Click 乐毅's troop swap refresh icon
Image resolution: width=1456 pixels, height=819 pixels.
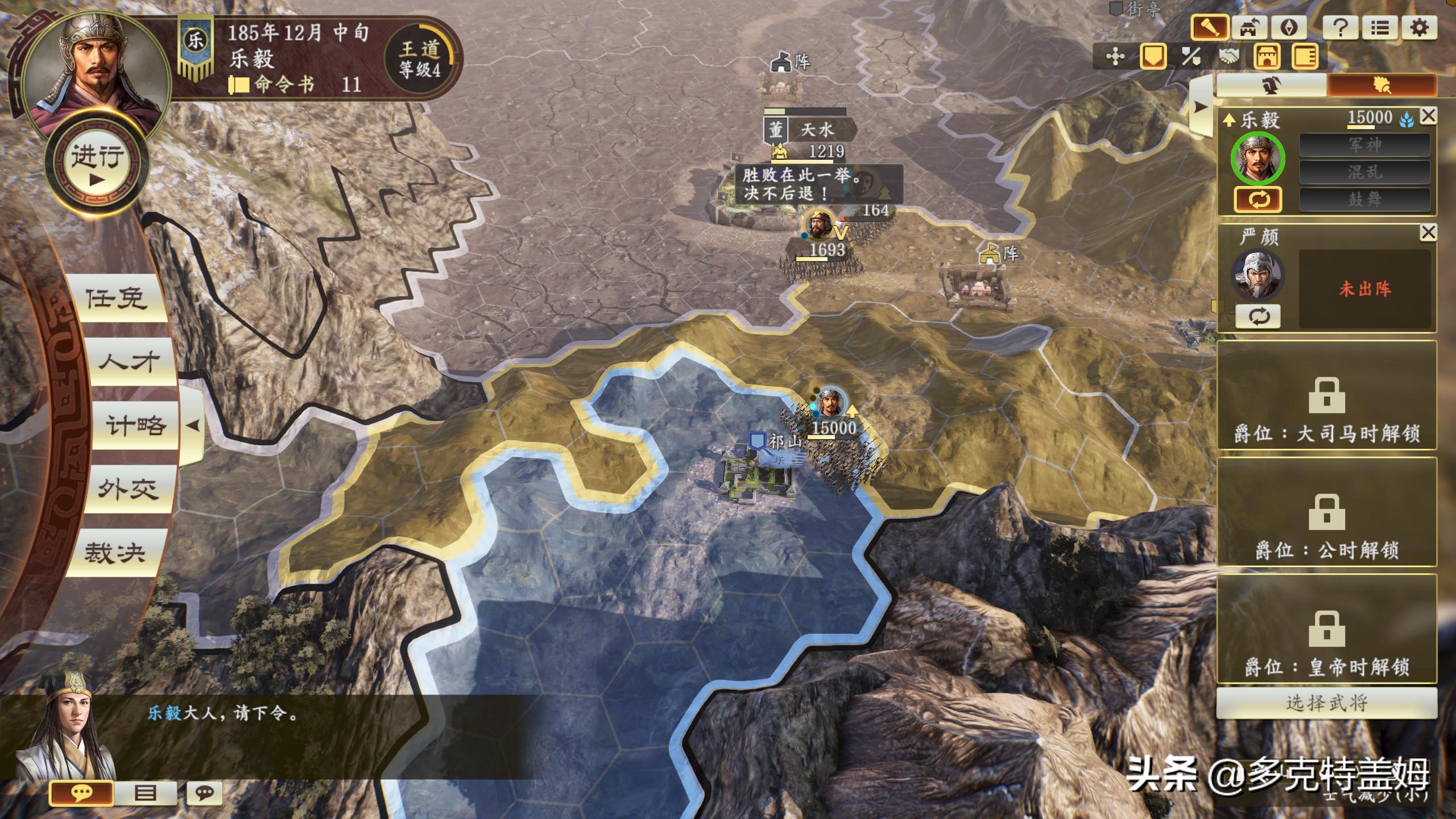1258,200
